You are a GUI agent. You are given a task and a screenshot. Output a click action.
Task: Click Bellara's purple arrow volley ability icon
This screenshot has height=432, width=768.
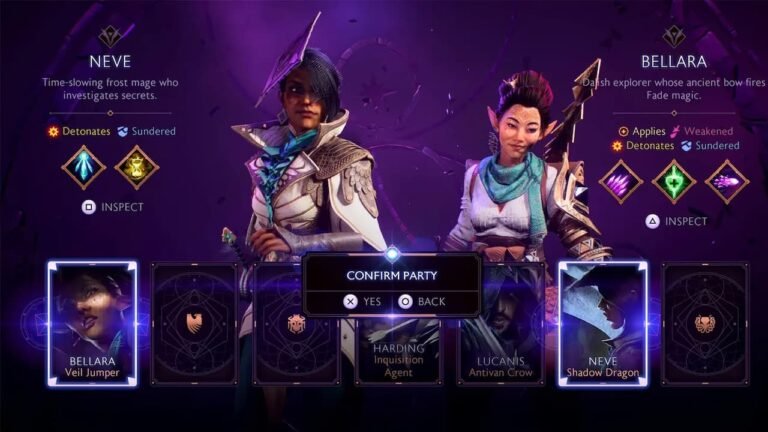coord(621,181)
